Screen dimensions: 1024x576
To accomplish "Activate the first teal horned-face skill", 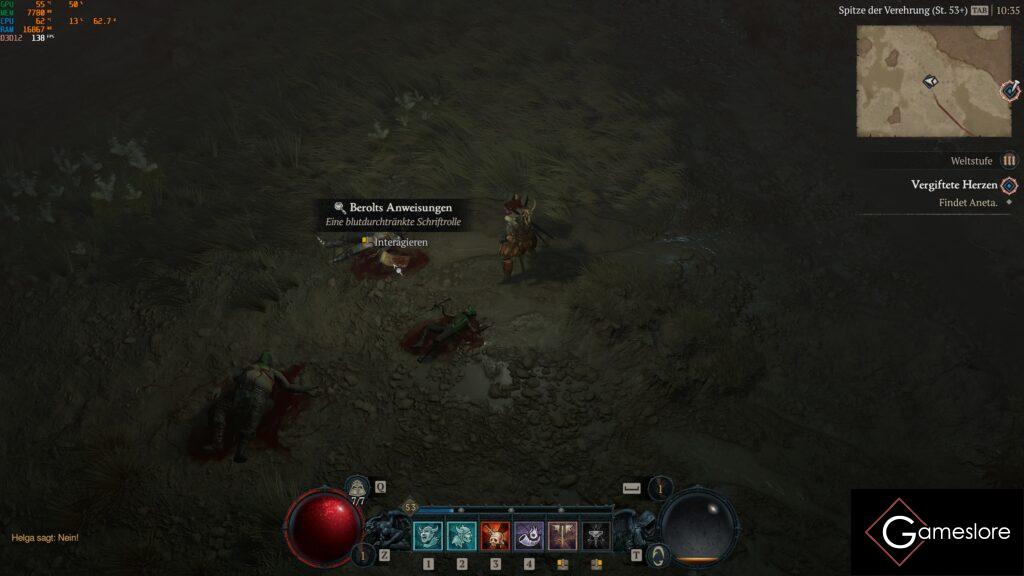I will [428, 536].
